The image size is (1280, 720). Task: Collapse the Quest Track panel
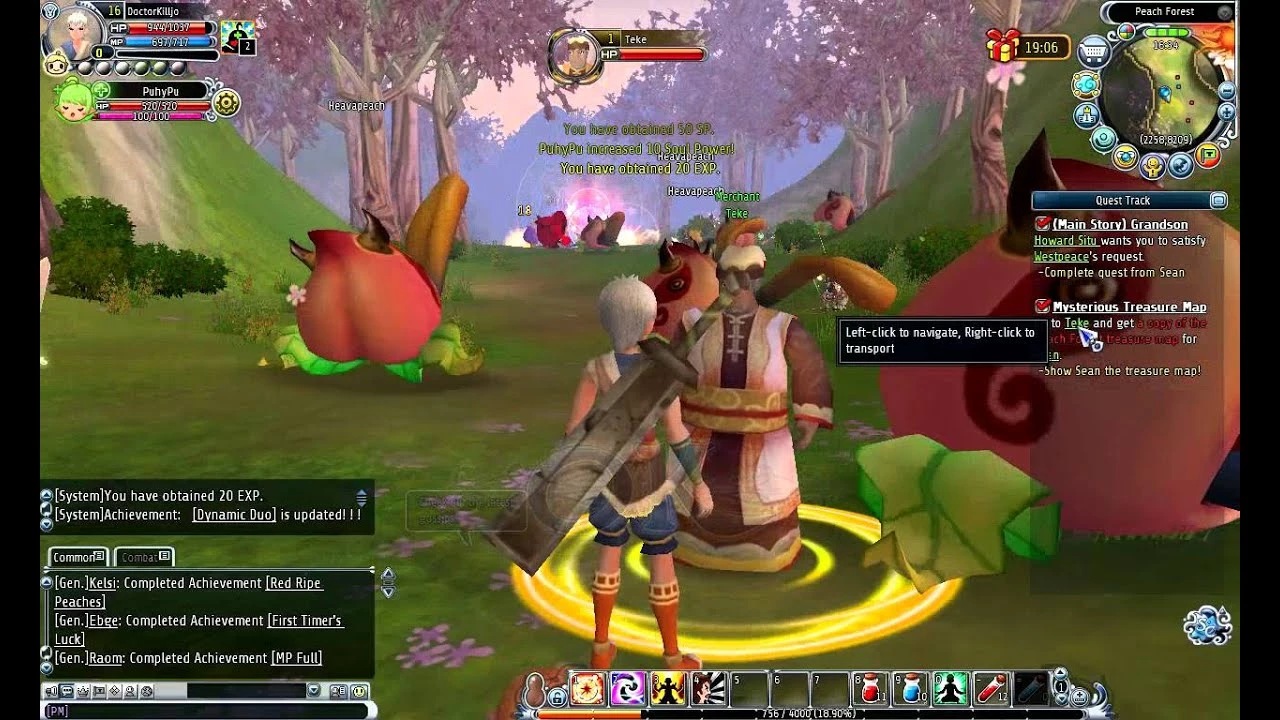(1217, 201)
